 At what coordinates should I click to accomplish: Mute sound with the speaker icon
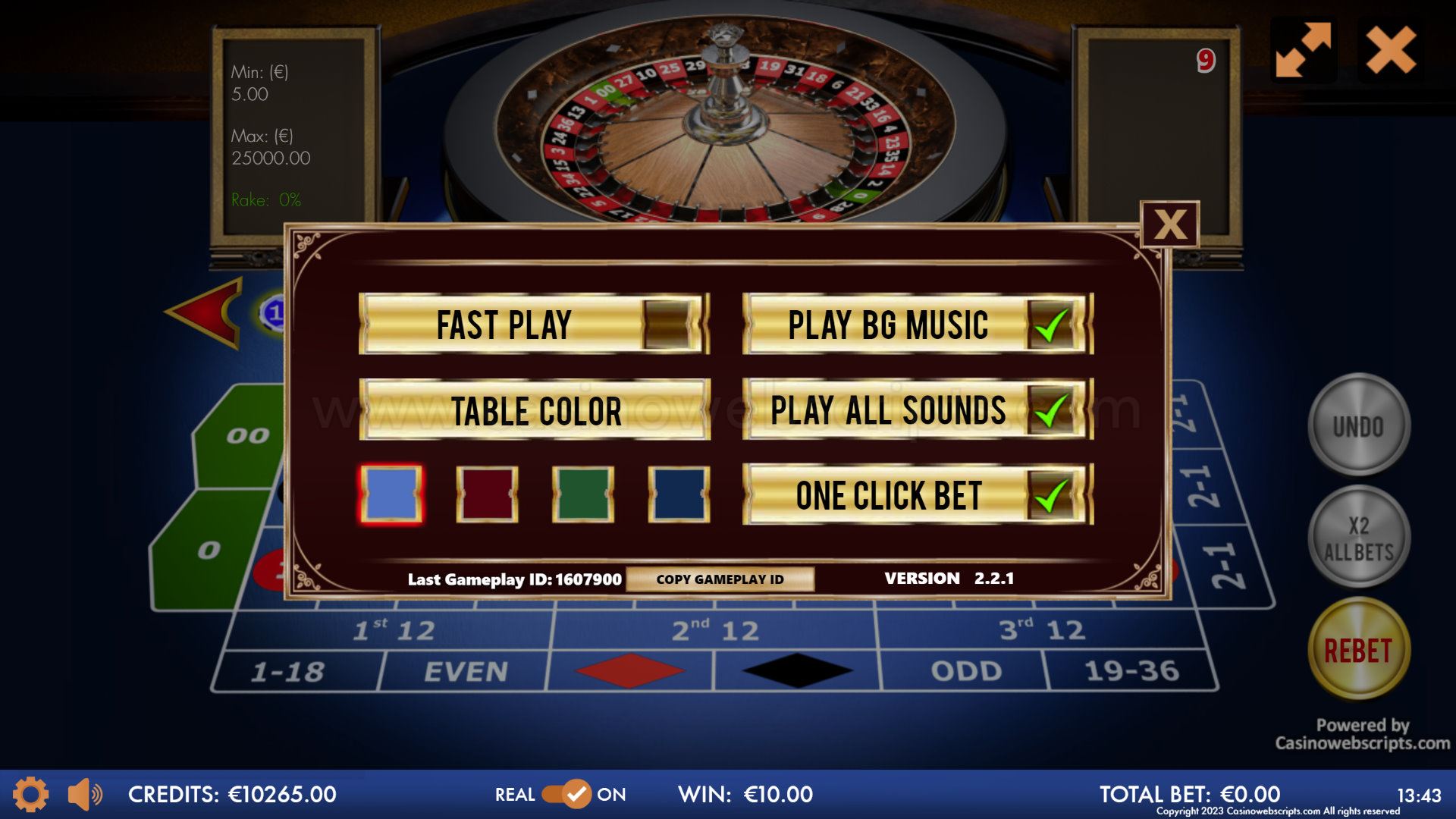point(84,794)
